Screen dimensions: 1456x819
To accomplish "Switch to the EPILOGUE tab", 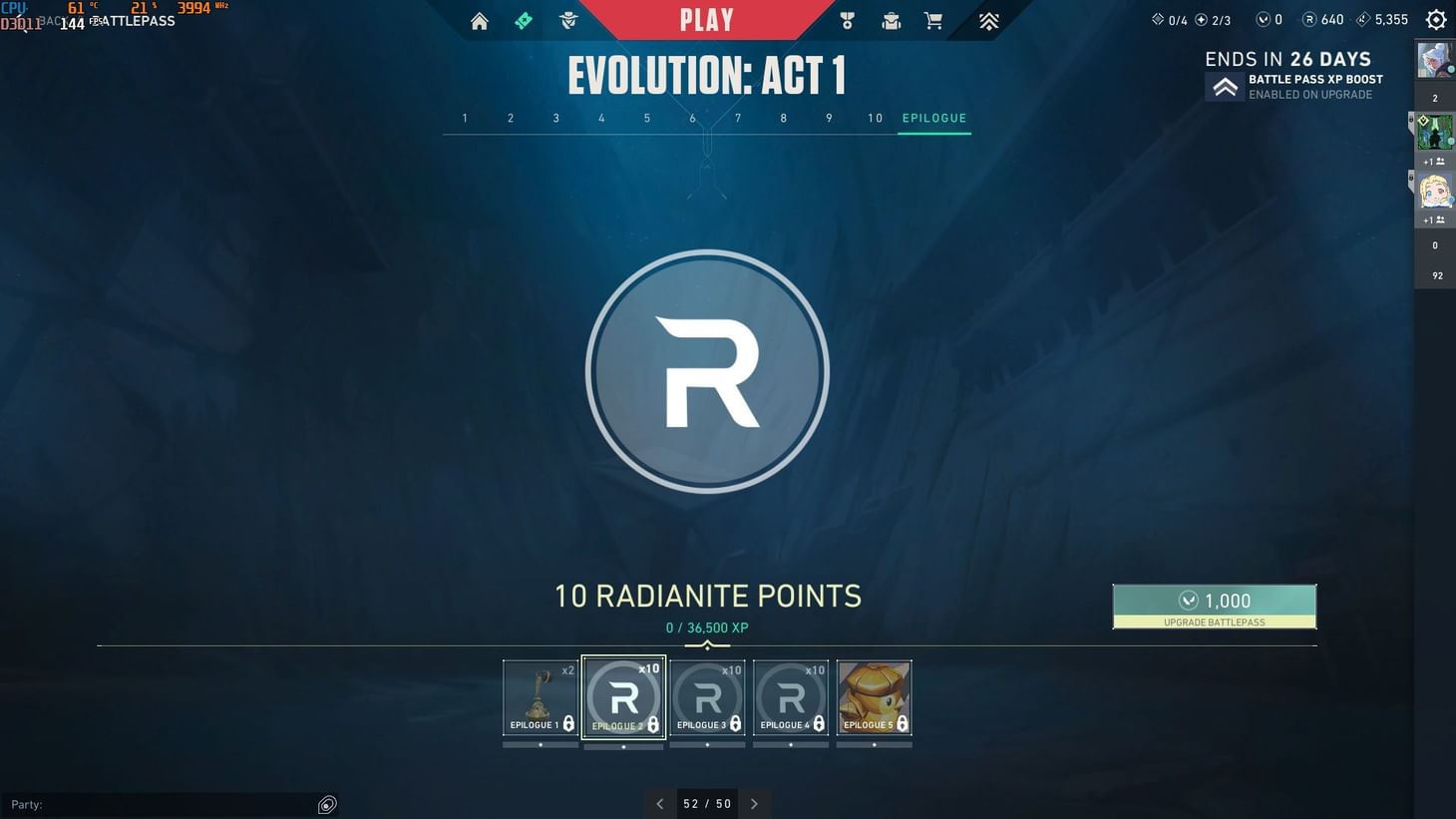I will 934,118.
